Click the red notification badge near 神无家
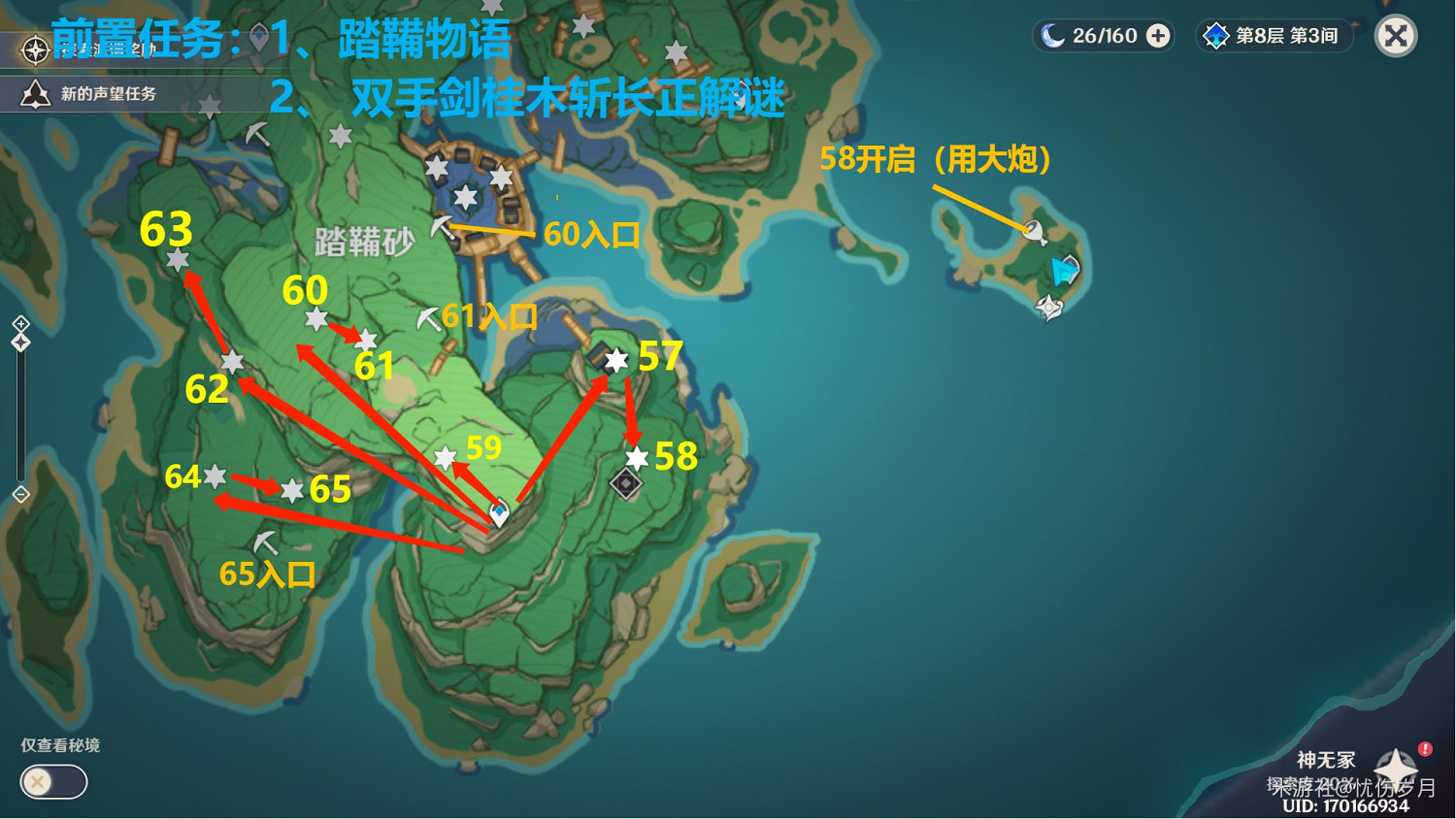This screenshot has height=819, width=1456. [x=1424, y=748]
